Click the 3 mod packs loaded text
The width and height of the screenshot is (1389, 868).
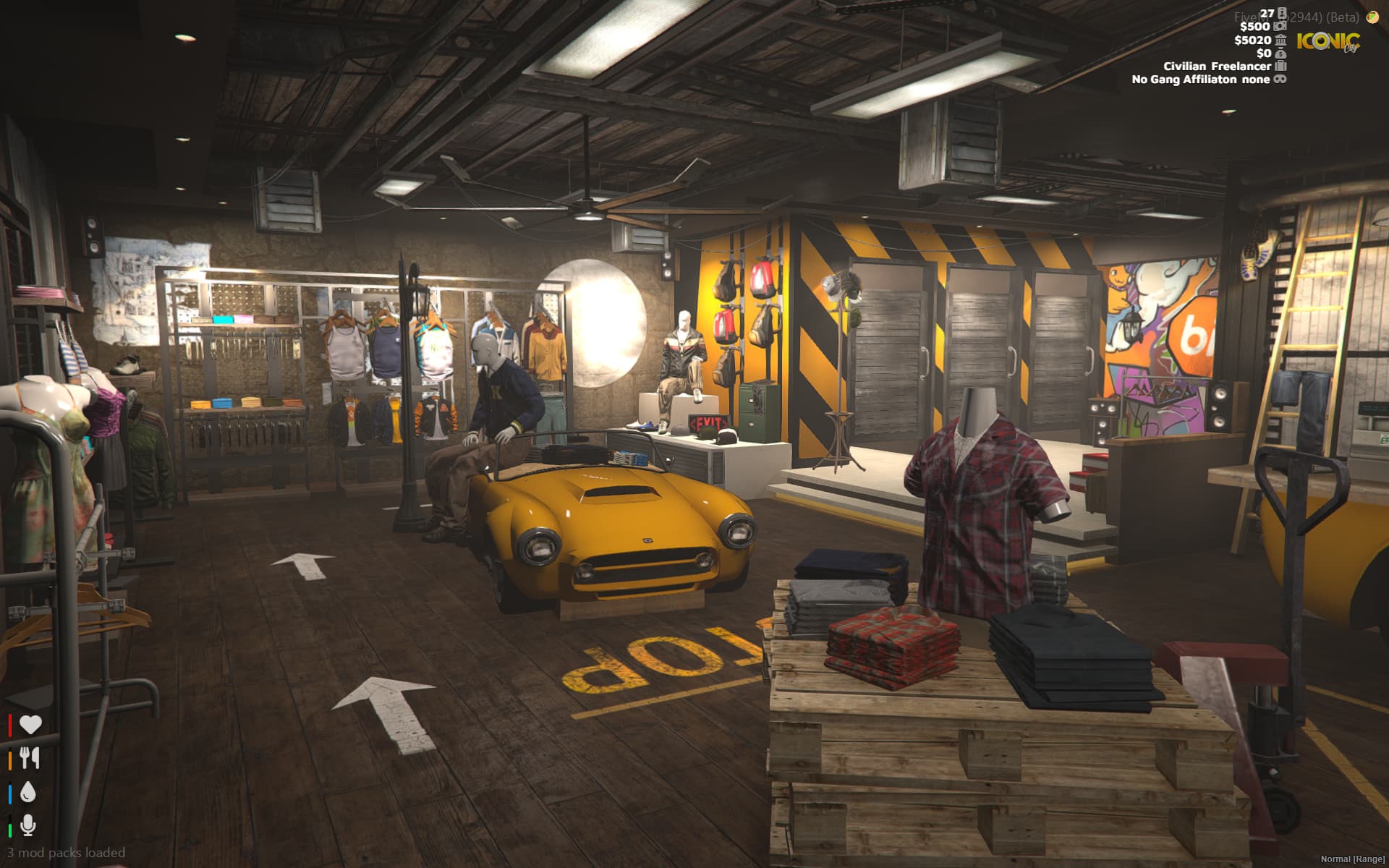pos(65,853)
